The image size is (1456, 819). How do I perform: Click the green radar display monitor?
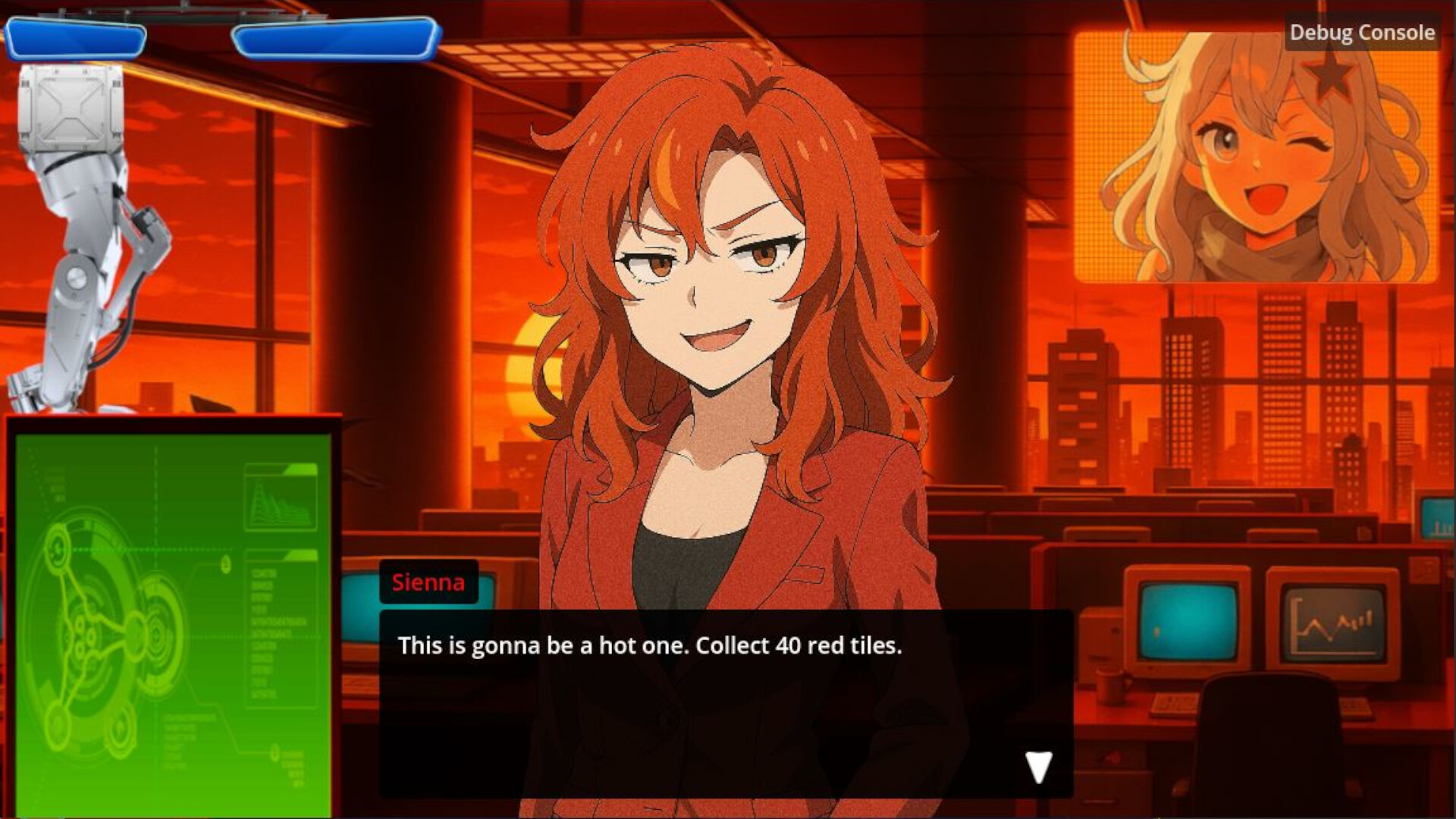pyautogui.click(x=174, y=614)
